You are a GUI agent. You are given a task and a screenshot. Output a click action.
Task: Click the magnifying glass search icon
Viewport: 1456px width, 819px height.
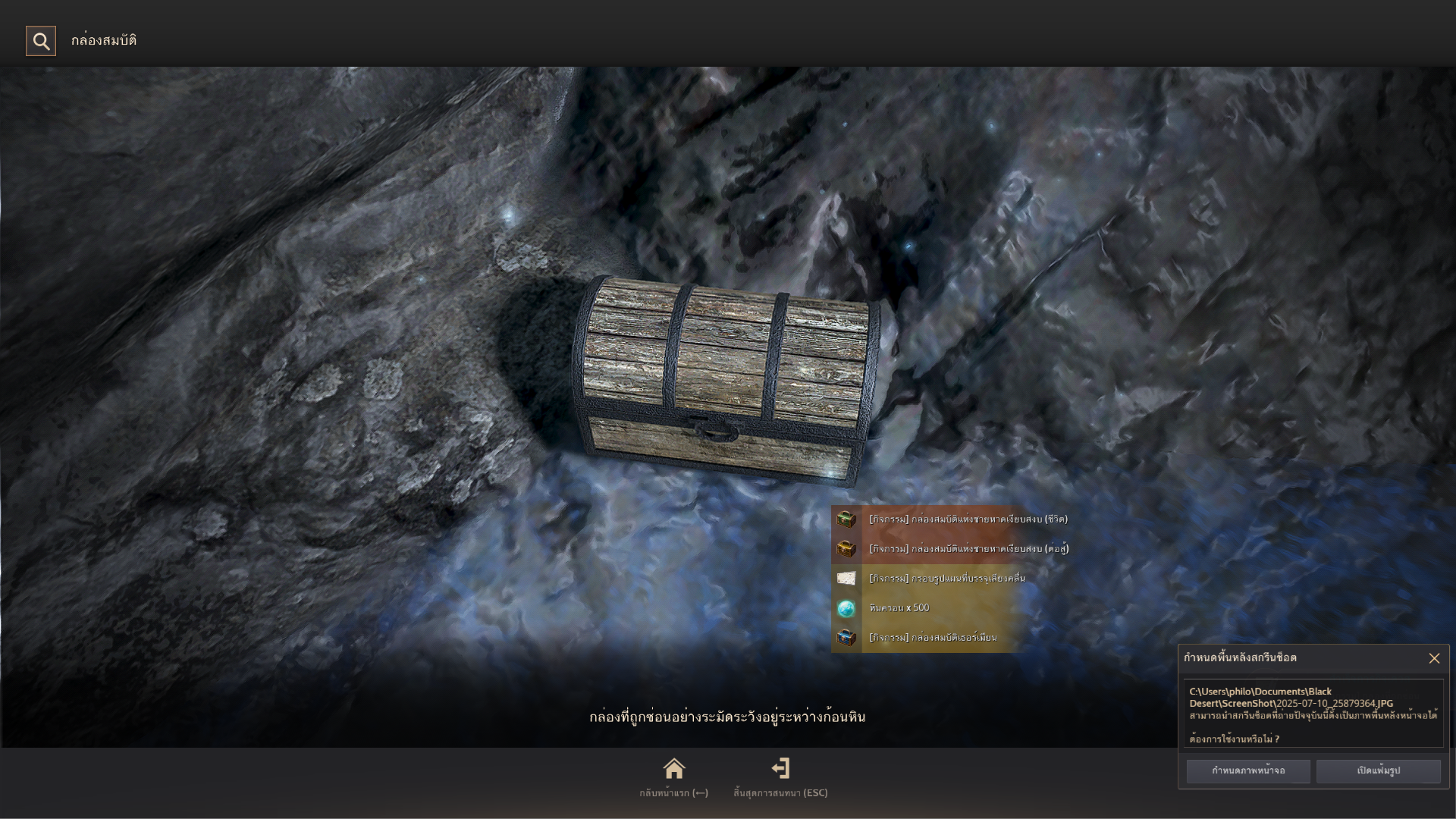click(41, 41)
